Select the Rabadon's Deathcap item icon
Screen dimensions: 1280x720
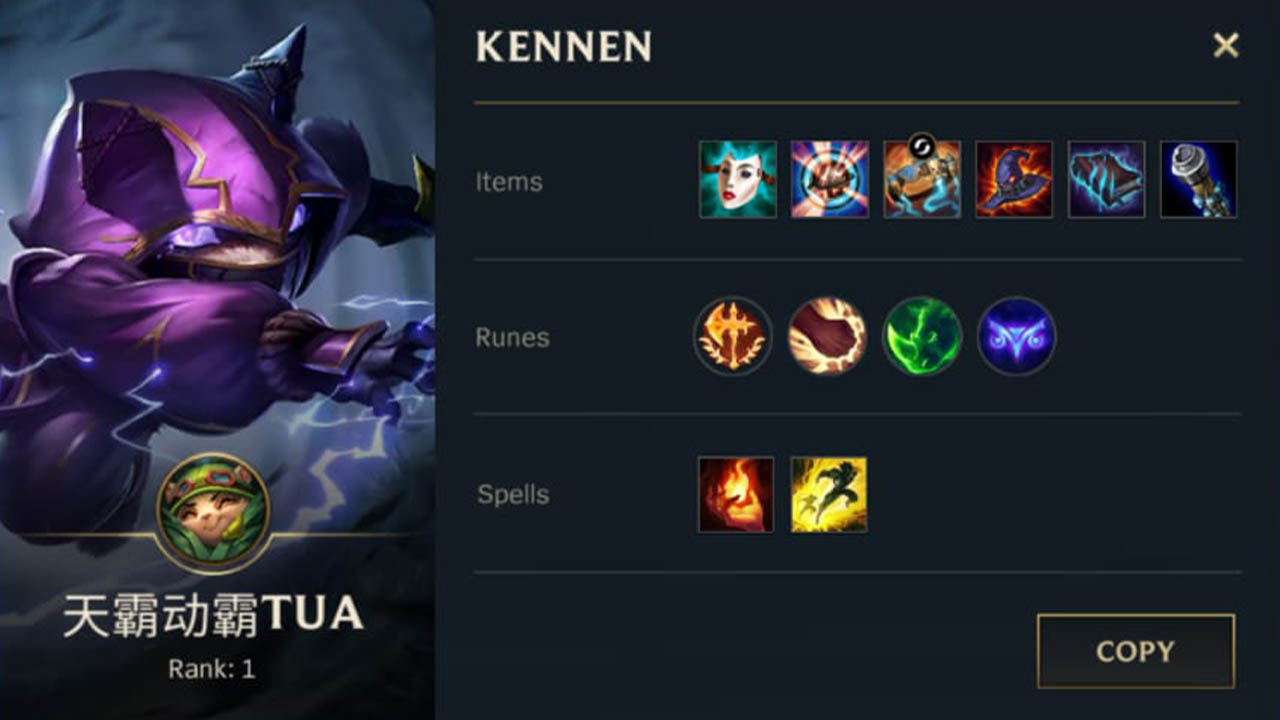tap(1013, 182)
